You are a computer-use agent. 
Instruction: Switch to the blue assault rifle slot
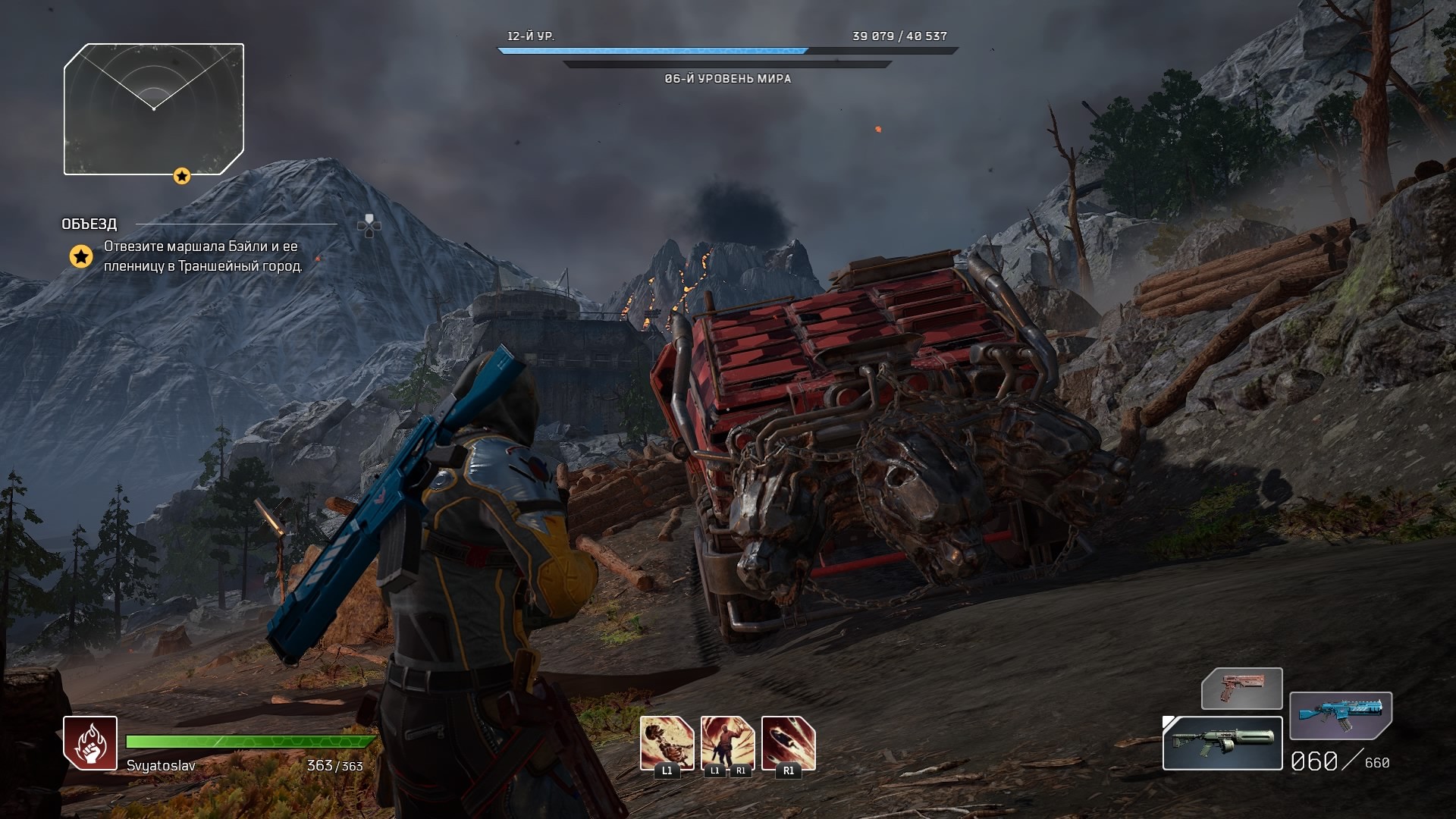[x=1340, y=714]
